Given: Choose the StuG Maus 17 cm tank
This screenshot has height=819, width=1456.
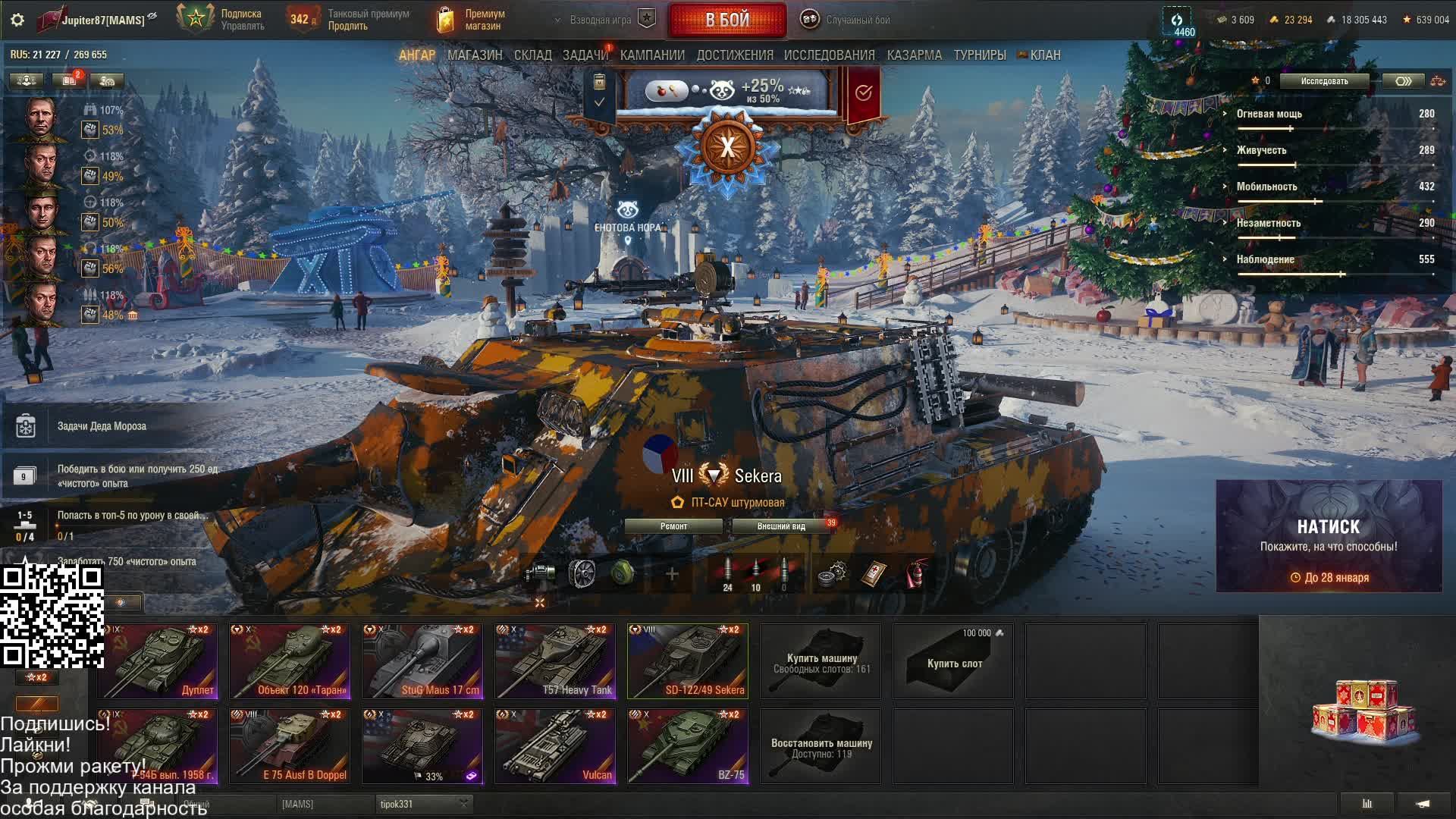Looking at the screenshot, I should tap(422, 661).
